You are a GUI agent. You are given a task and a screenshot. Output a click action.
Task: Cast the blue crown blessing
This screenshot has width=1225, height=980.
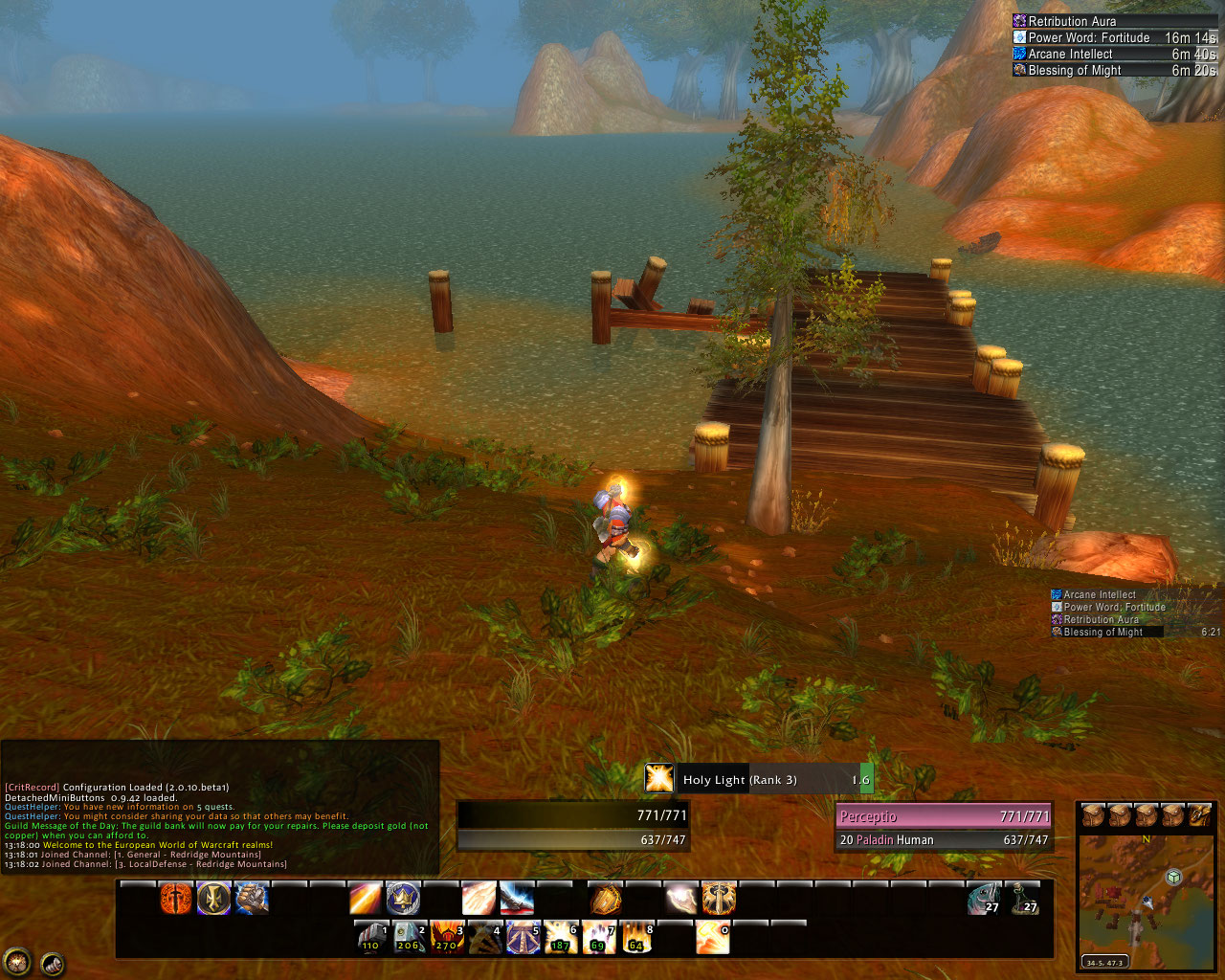403,899
